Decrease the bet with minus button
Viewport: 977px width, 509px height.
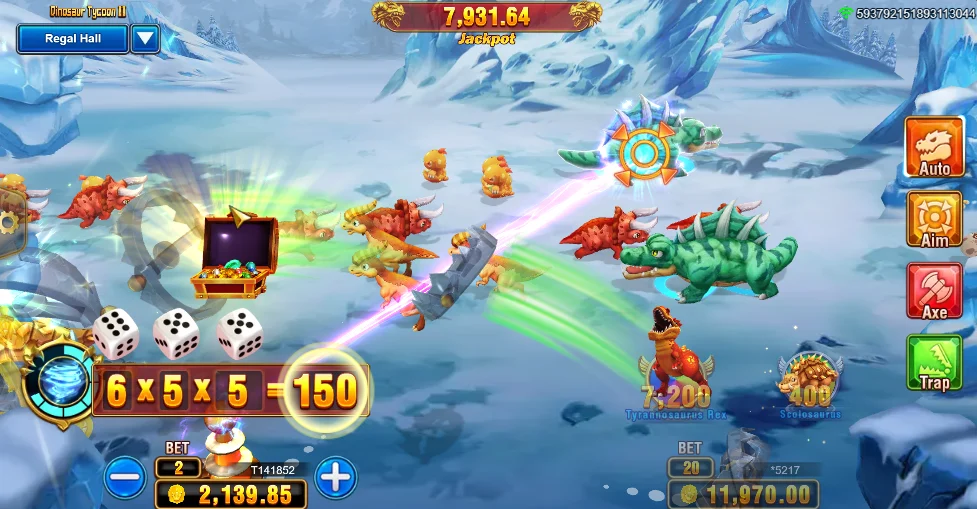coord(125,478)
